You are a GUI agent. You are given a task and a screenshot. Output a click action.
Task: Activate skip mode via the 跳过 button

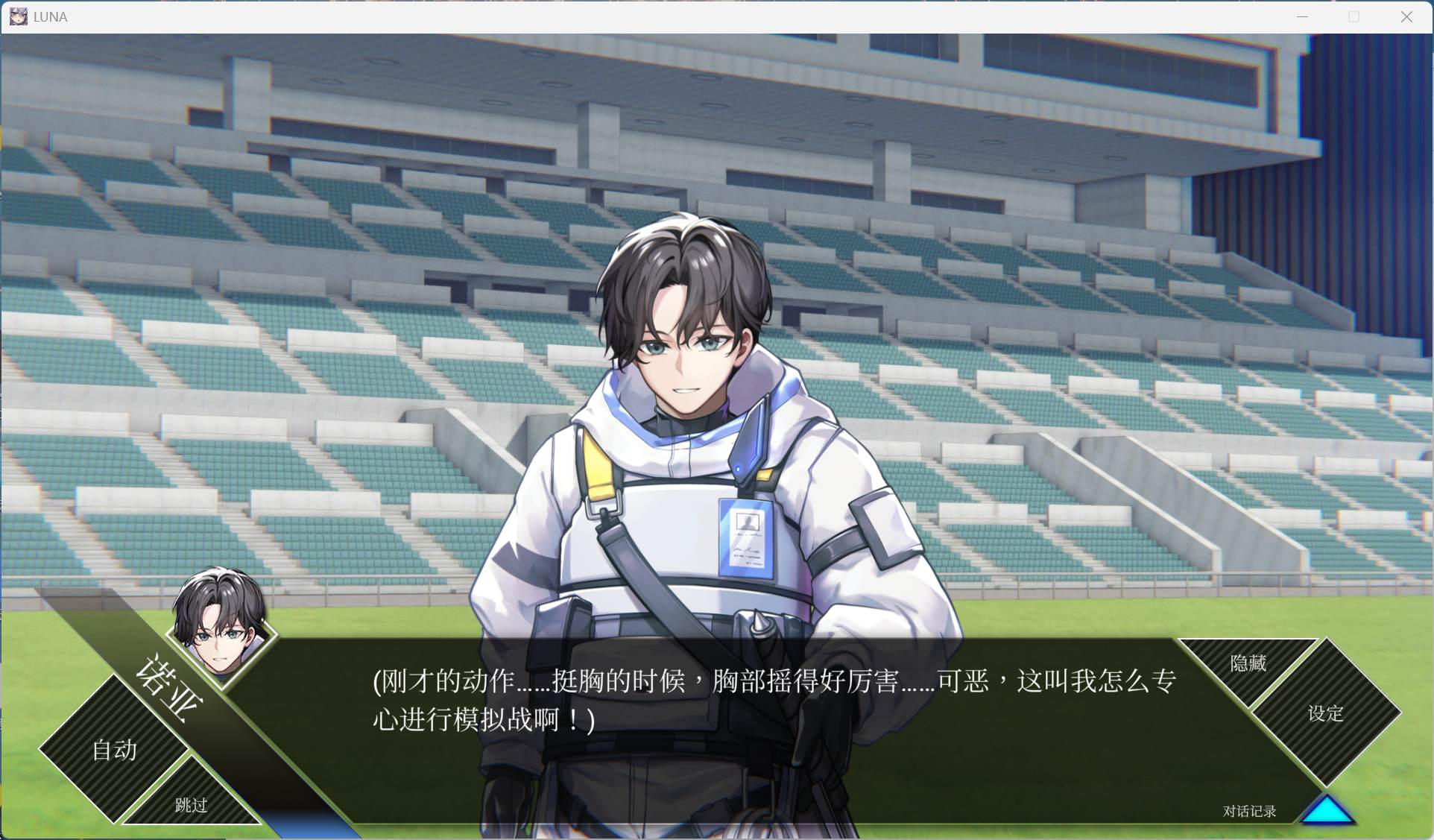pos(189,805)
